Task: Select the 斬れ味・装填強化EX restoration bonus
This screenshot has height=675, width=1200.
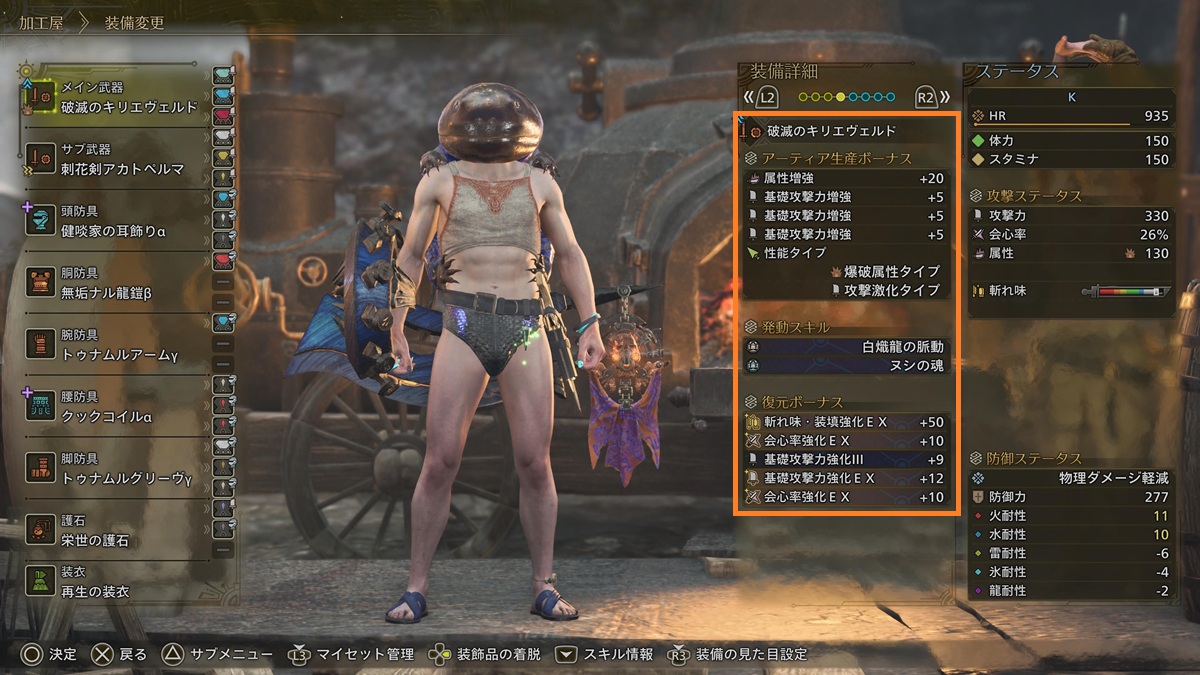Action: (x=846, y=422)
